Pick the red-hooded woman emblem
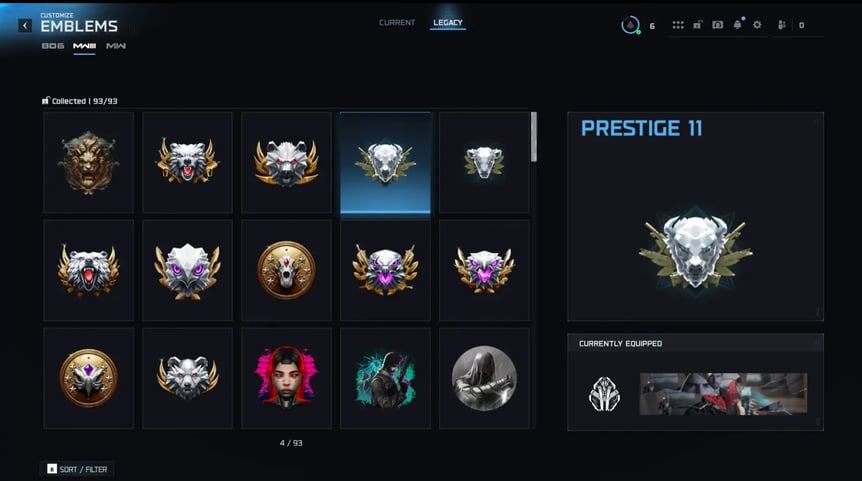The width and height of the screenshot is (862, 481). coord(286,378)
